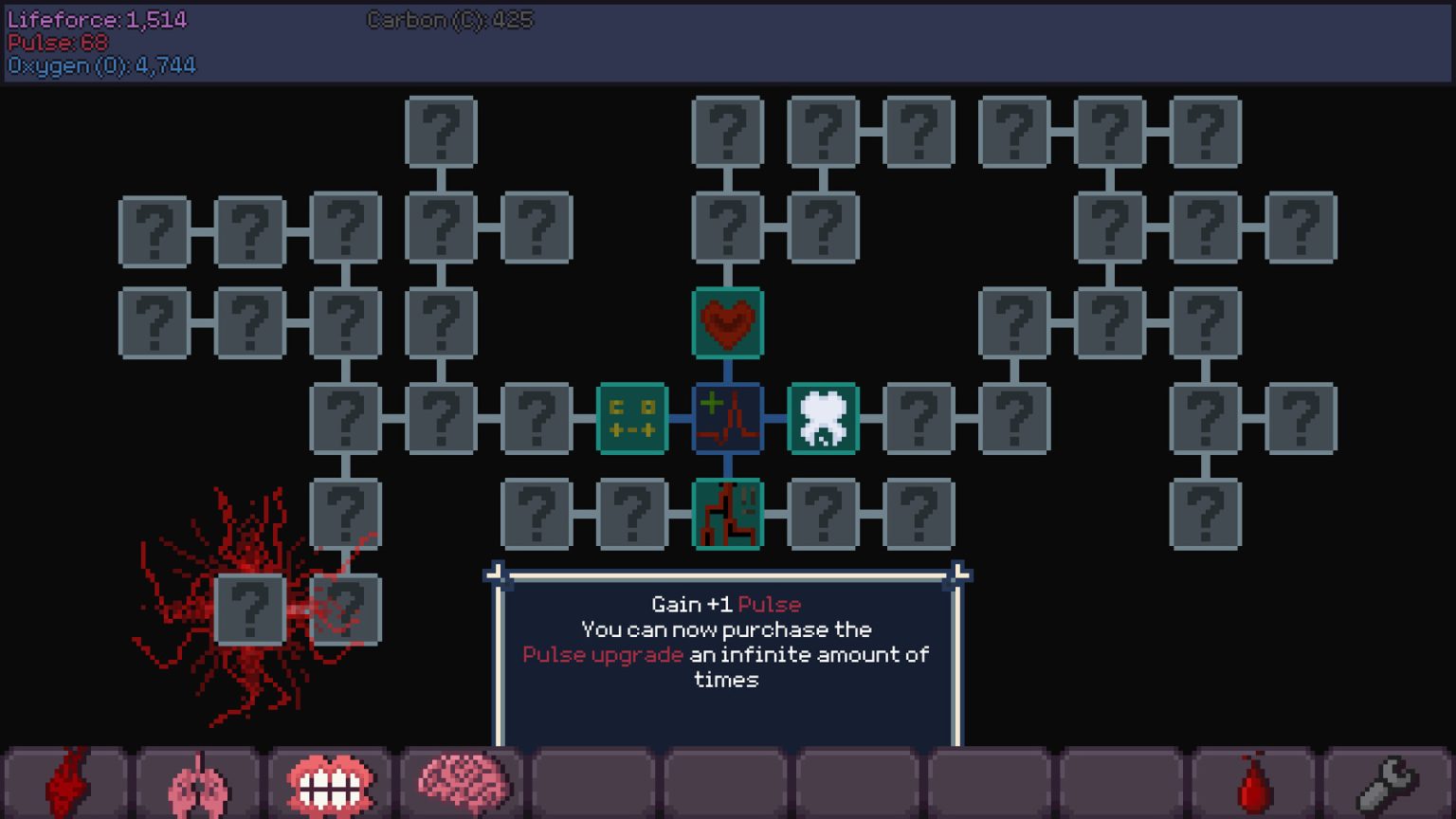Click the white tooth upgrade node

823,420
